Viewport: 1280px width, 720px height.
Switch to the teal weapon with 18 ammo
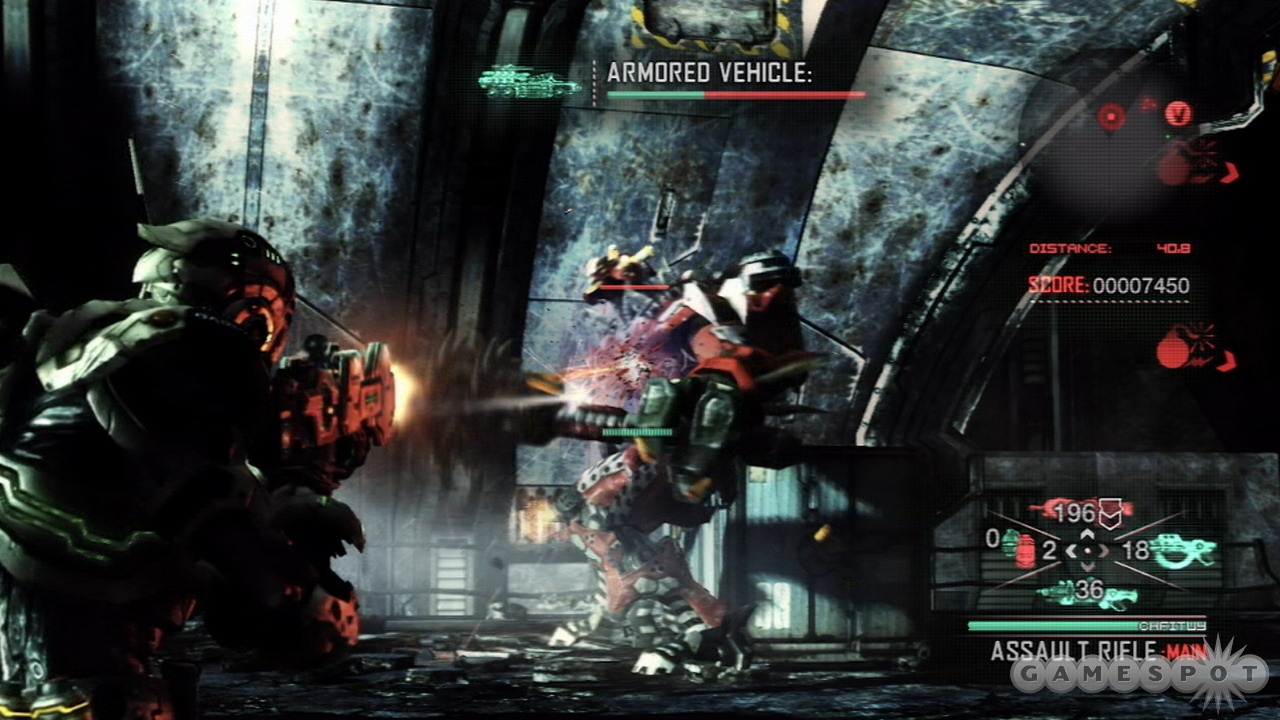[1183, 549]
